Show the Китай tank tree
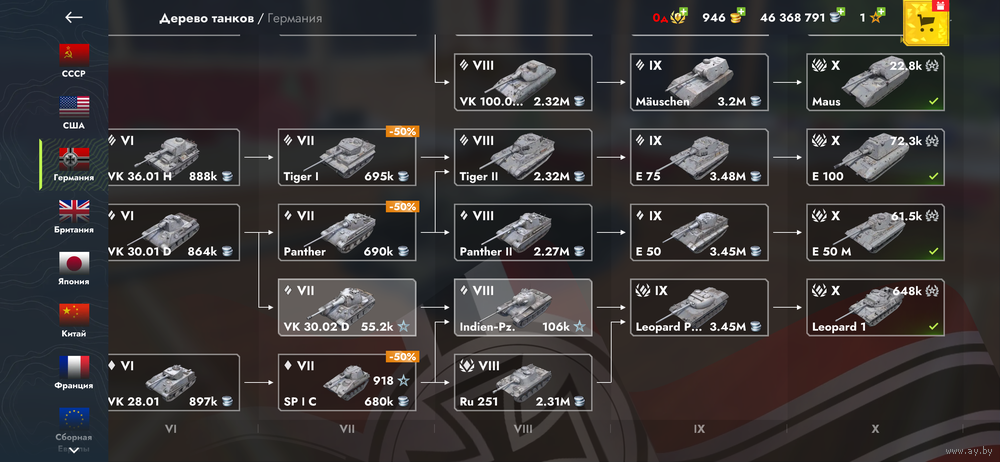1000x462 pixels. [x=74, y=319]
